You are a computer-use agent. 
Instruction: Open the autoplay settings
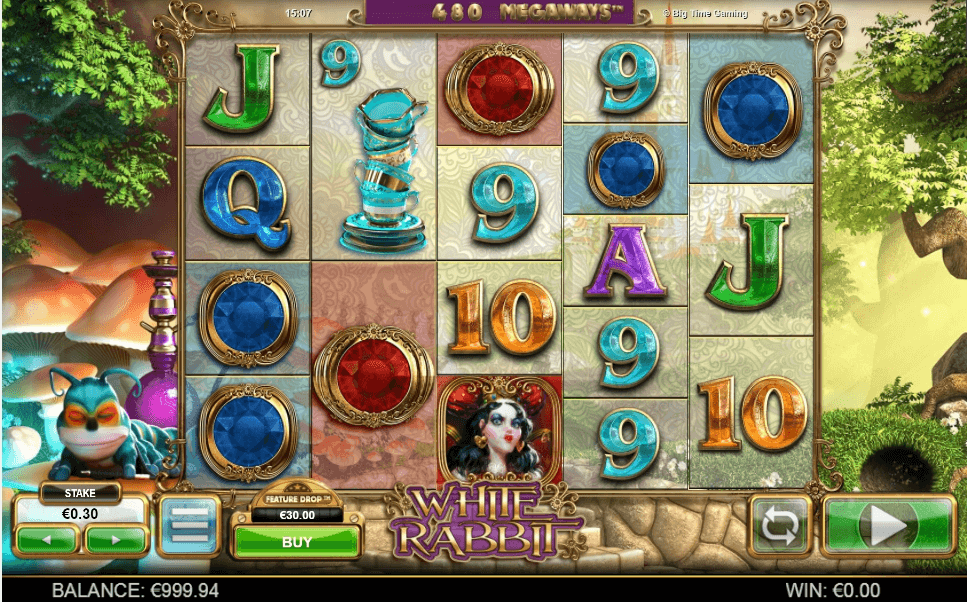pyautogui.click(x=782, y=525)
